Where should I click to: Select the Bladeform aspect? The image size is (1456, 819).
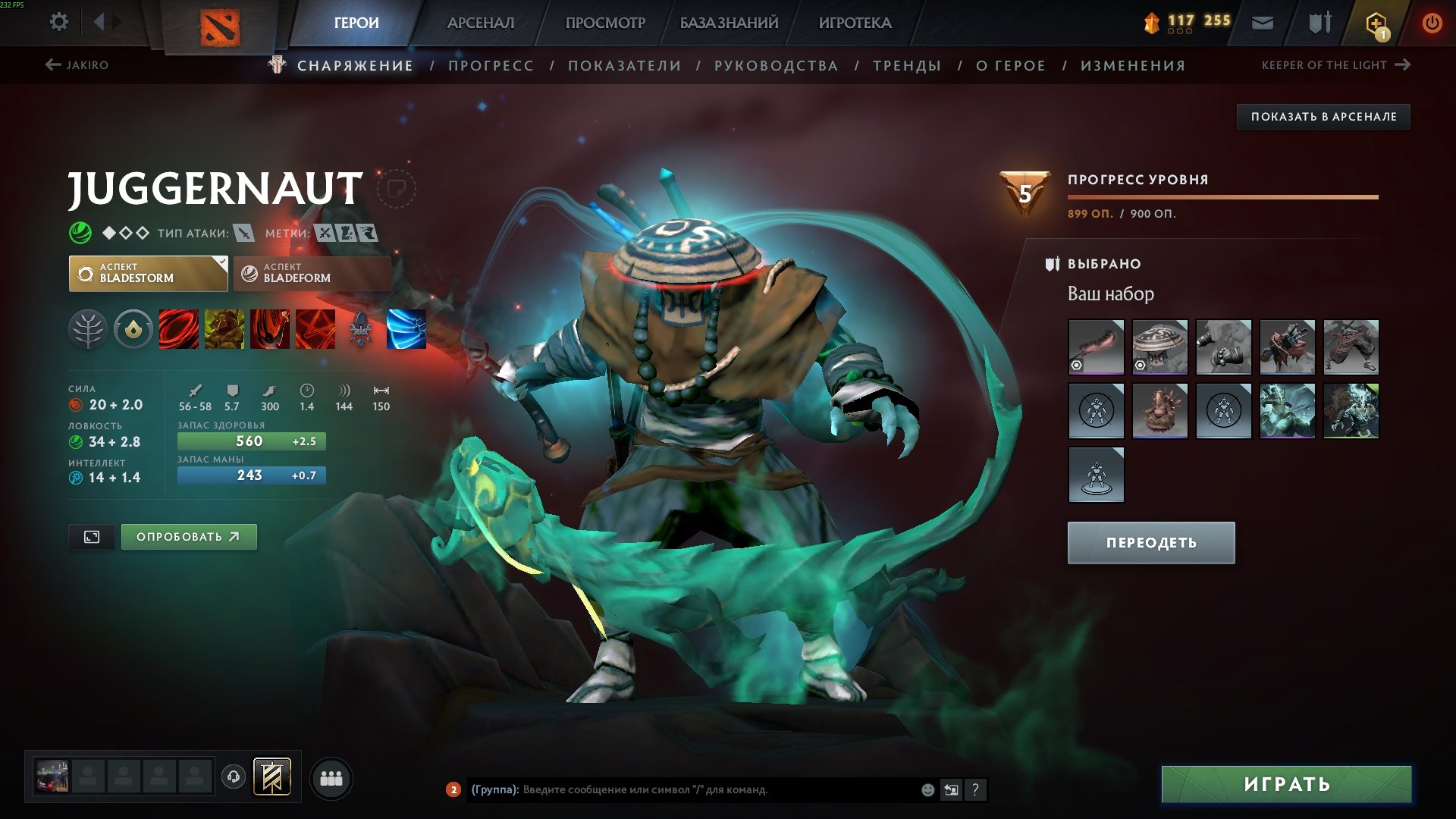tap(311, 273)
